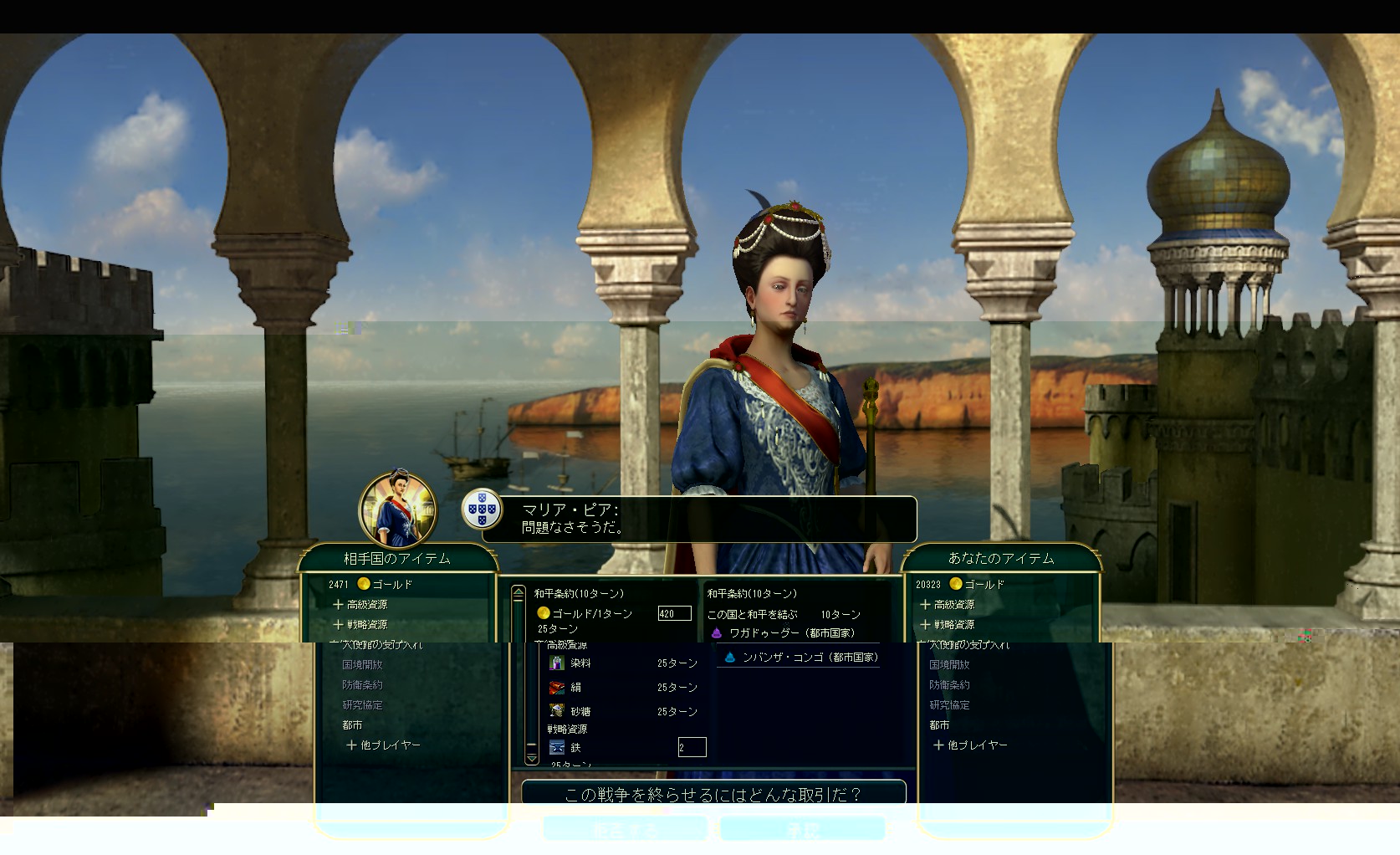The width and height of the screenshot is (1400, 855).
Task: Remove sugar (砂糖) from the offered deal
Action: (580, 712)
